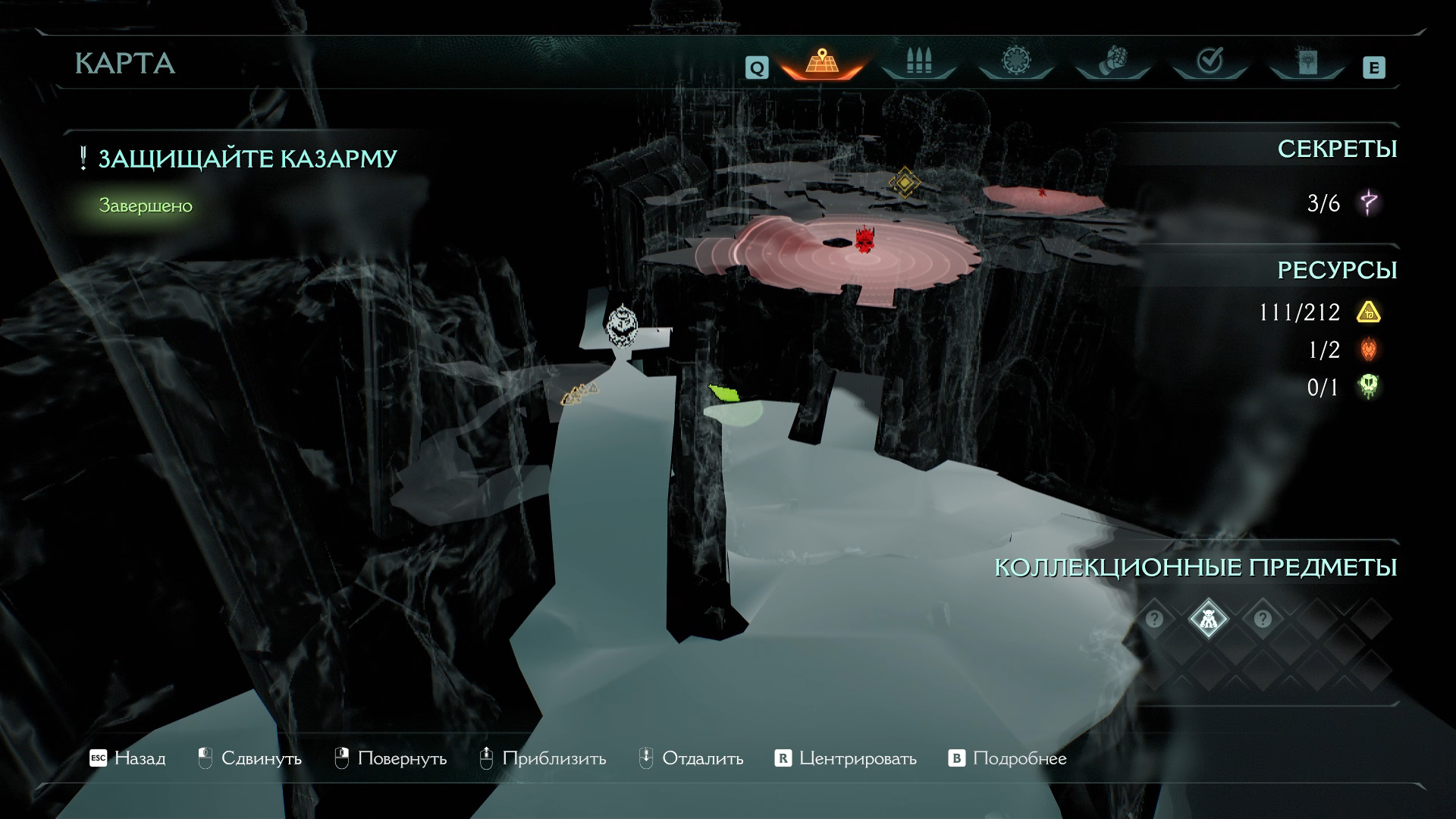The width and height of the screenshot is (1456, 819).
Task: Select the yellow diamond objective marker
Action: click(904, 182)
